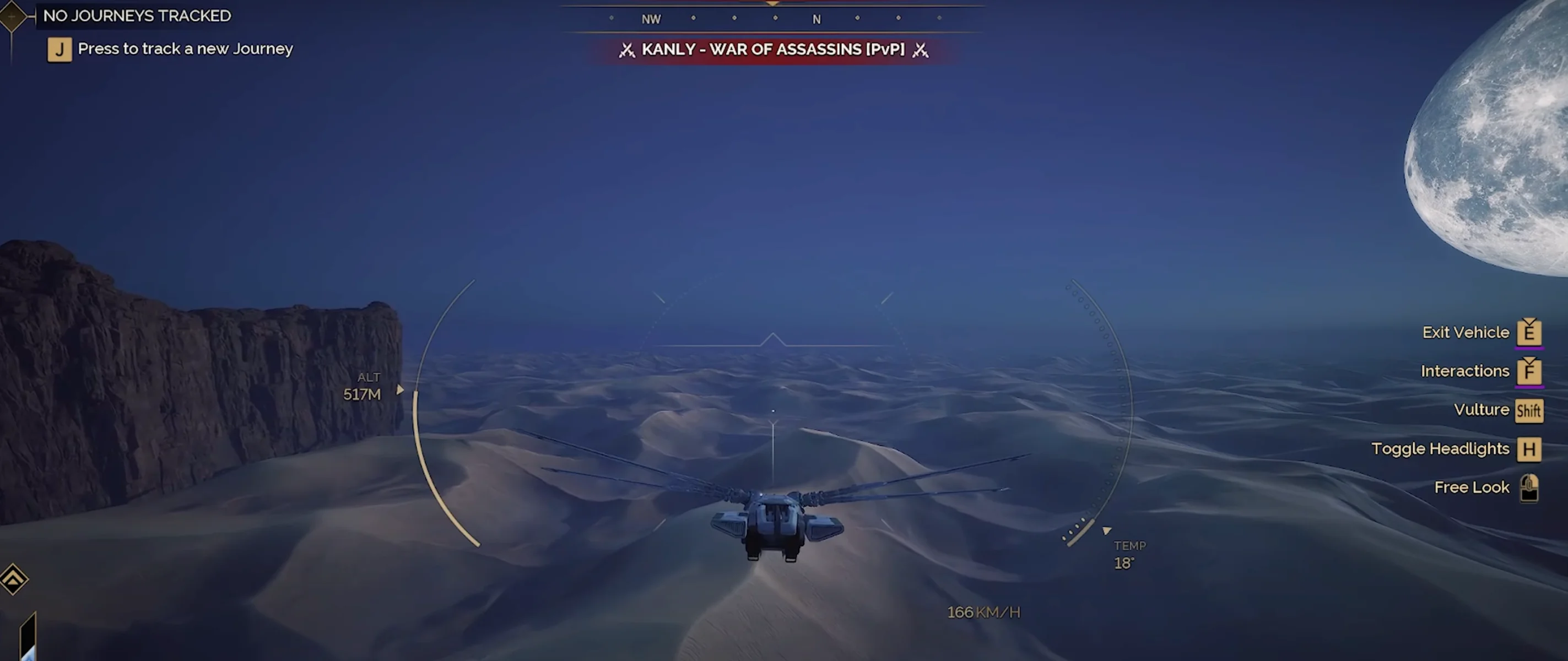The height and width of the screenshot is (661, 1568).
Task: Click the compass heading arrow at top center
Action: (x=773, y=4)
